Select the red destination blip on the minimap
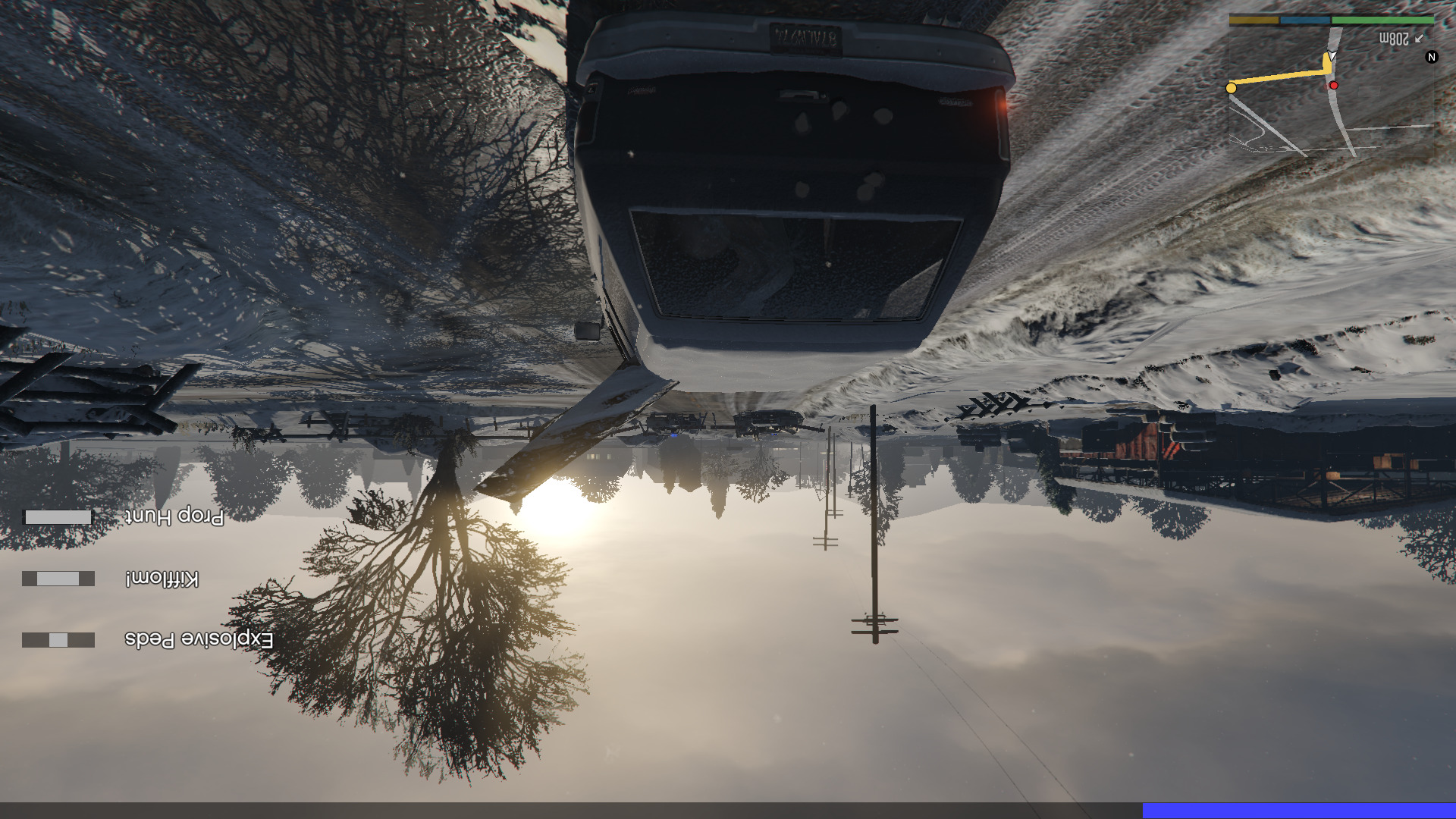Screen dimensions: 1456x819 click(1335, 86)
